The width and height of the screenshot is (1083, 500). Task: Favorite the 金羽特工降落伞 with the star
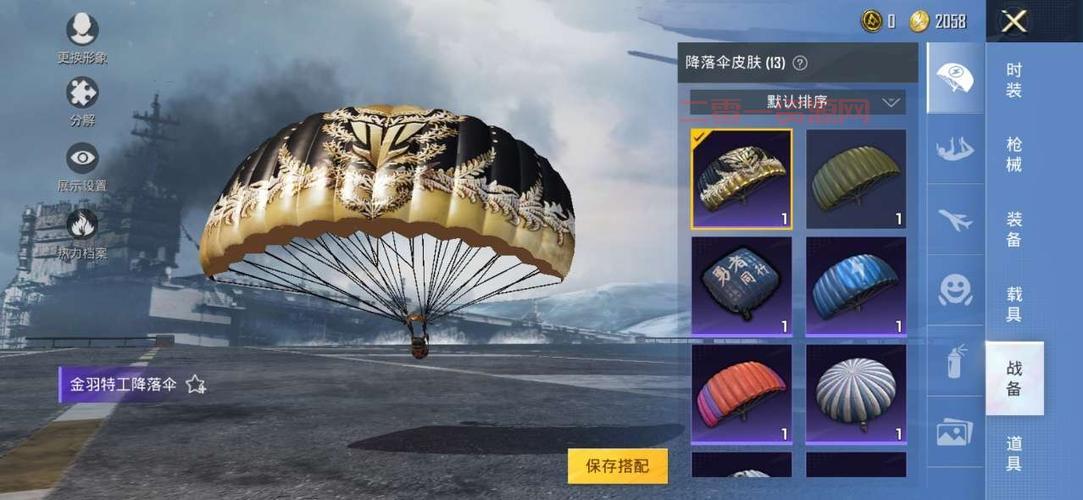[x=196, y=384]
